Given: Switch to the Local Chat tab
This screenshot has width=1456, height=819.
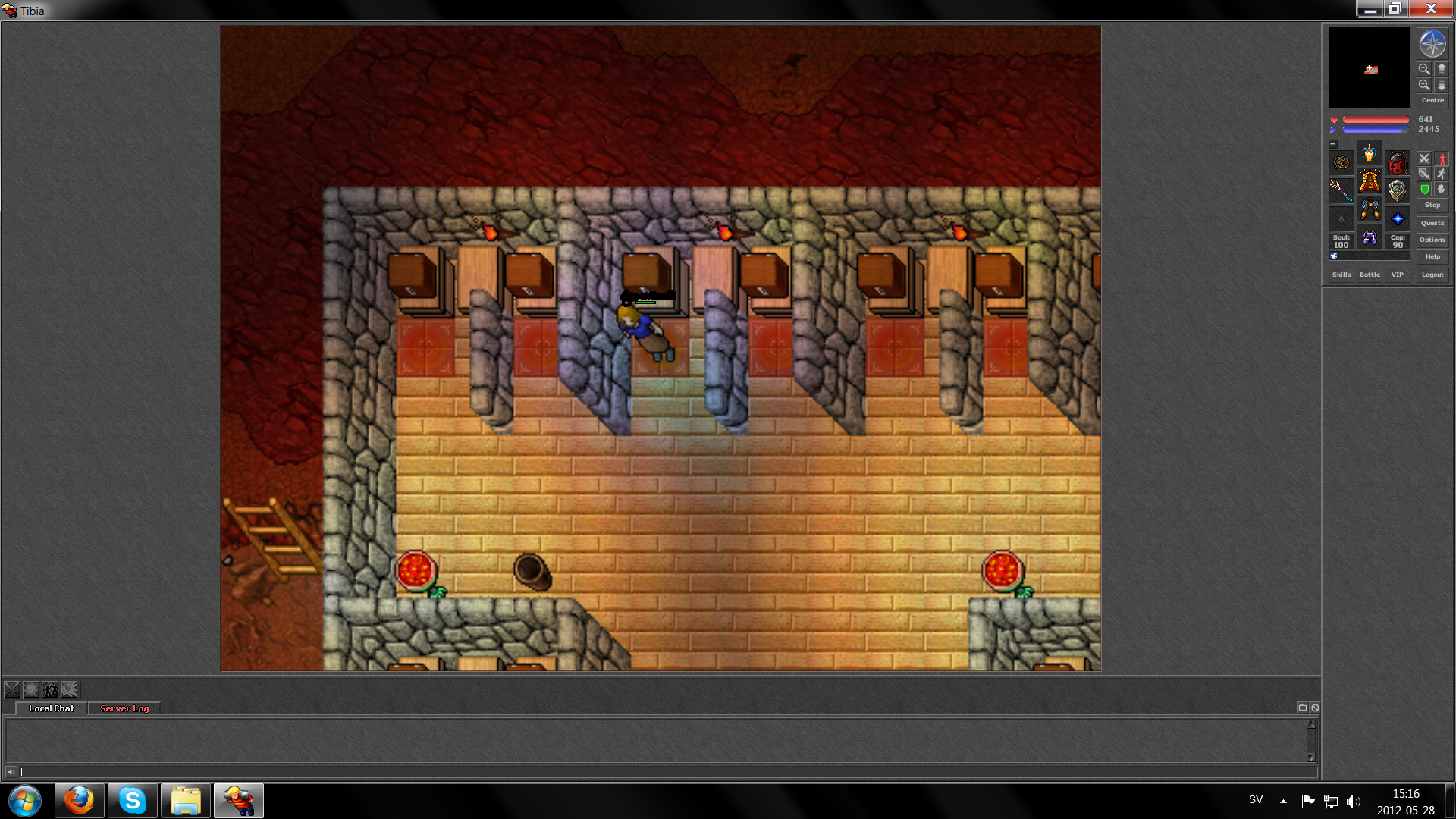Looking at the screenshot, I should (52, 708).
